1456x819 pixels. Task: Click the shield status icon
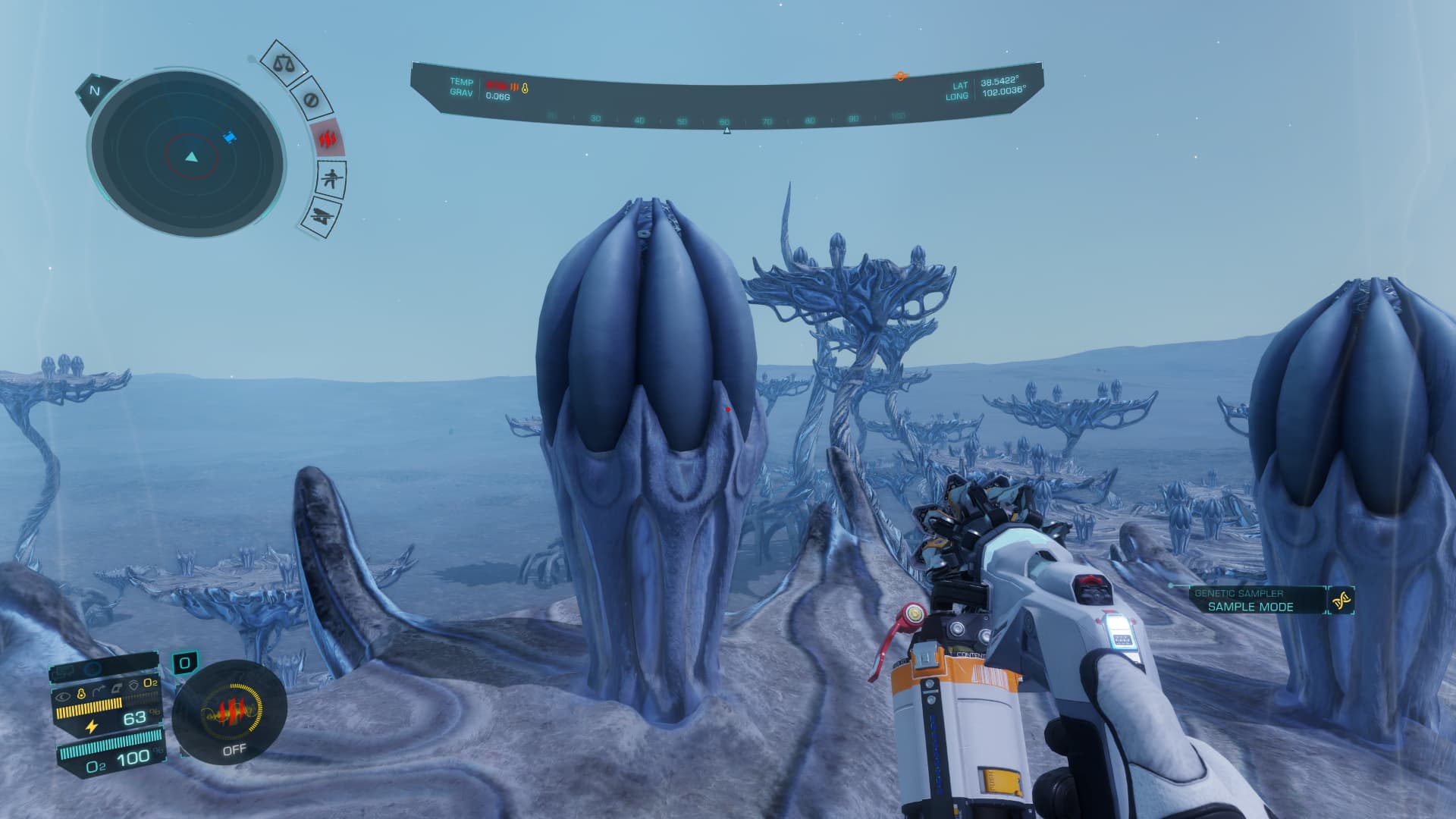click(x=133, y=683)
